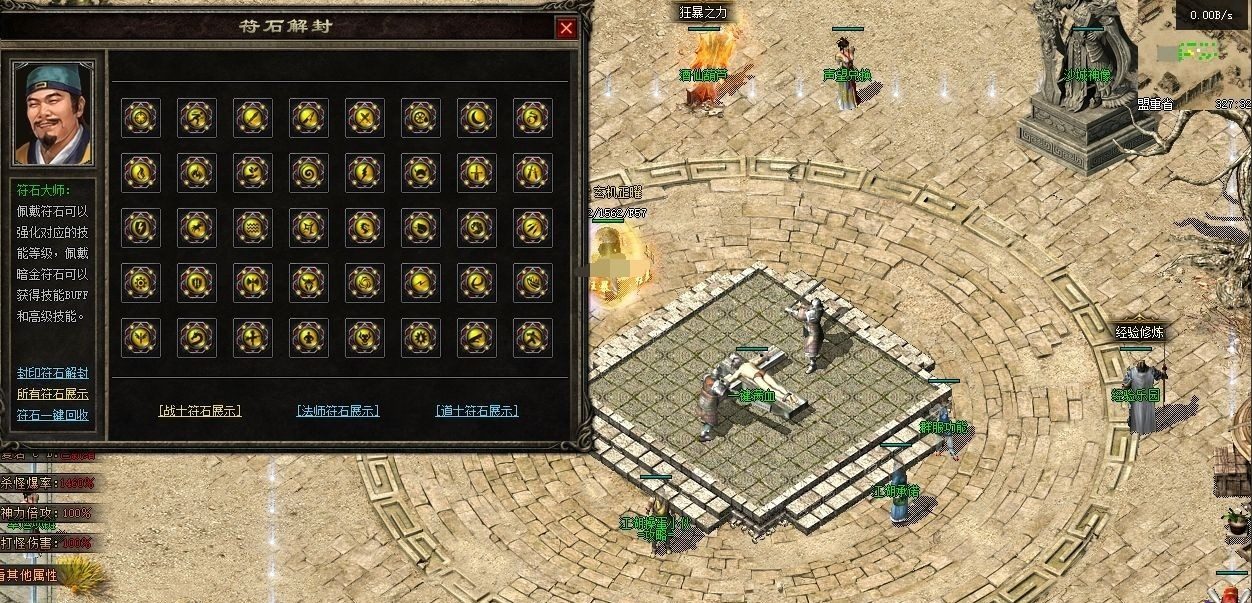The image size is (1252, 603).
Task: Click the 其他属性 attributes button
Action: 30,575
